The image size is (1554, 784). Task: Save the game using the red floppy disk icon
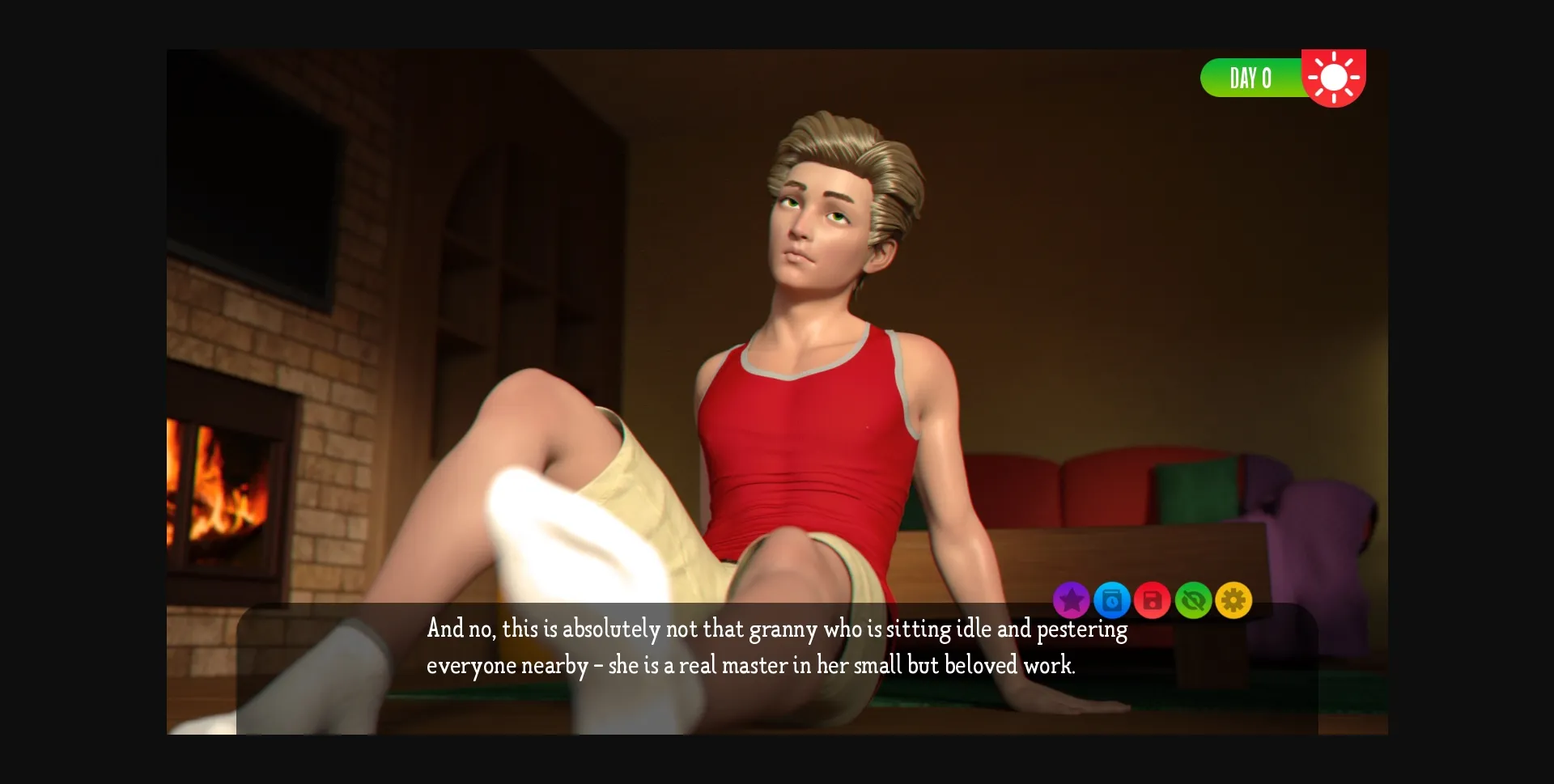pyautogui.click(x=1153, y=600)
